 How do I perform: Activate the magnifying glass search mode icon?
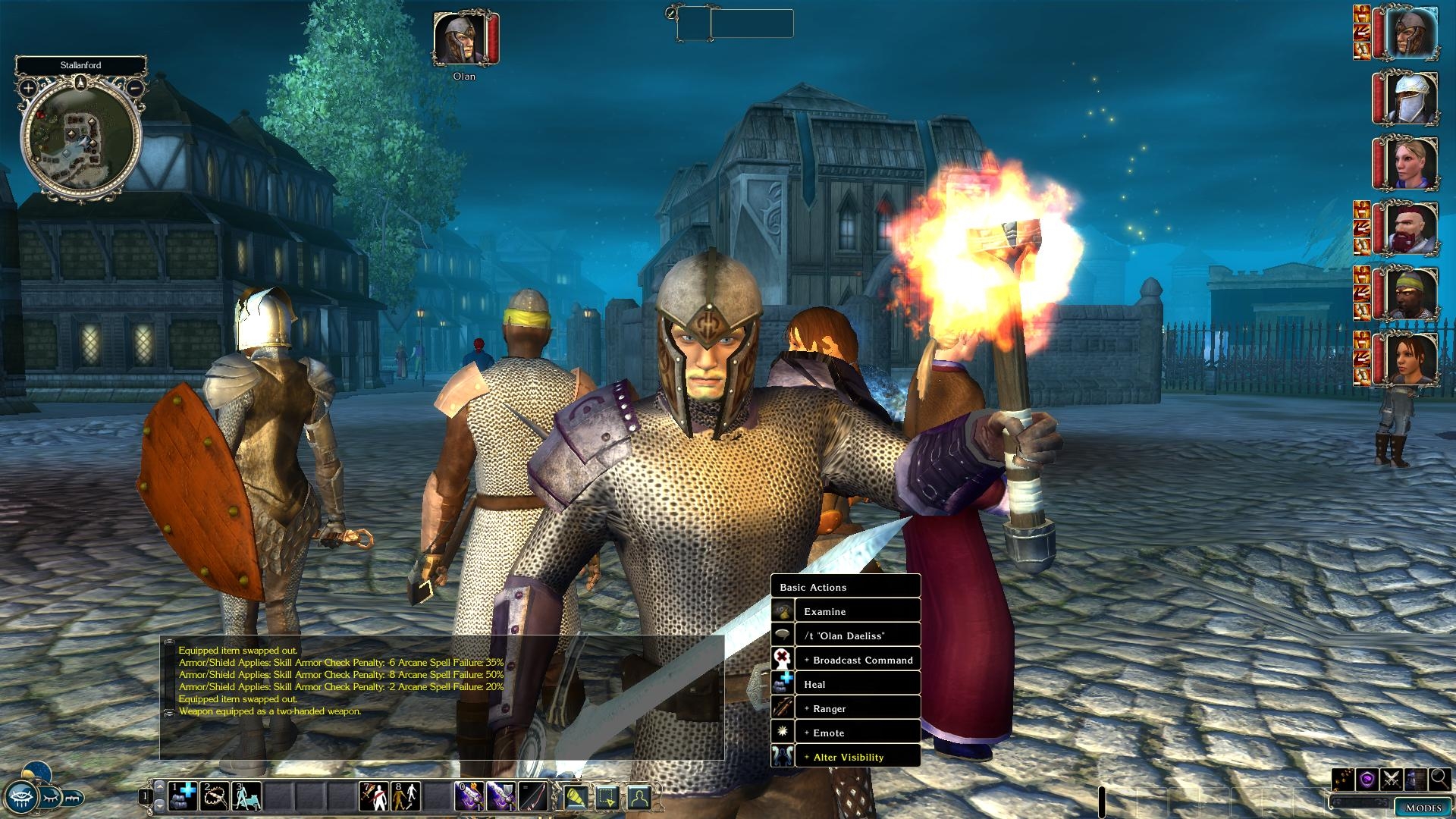click(1439, 779)
